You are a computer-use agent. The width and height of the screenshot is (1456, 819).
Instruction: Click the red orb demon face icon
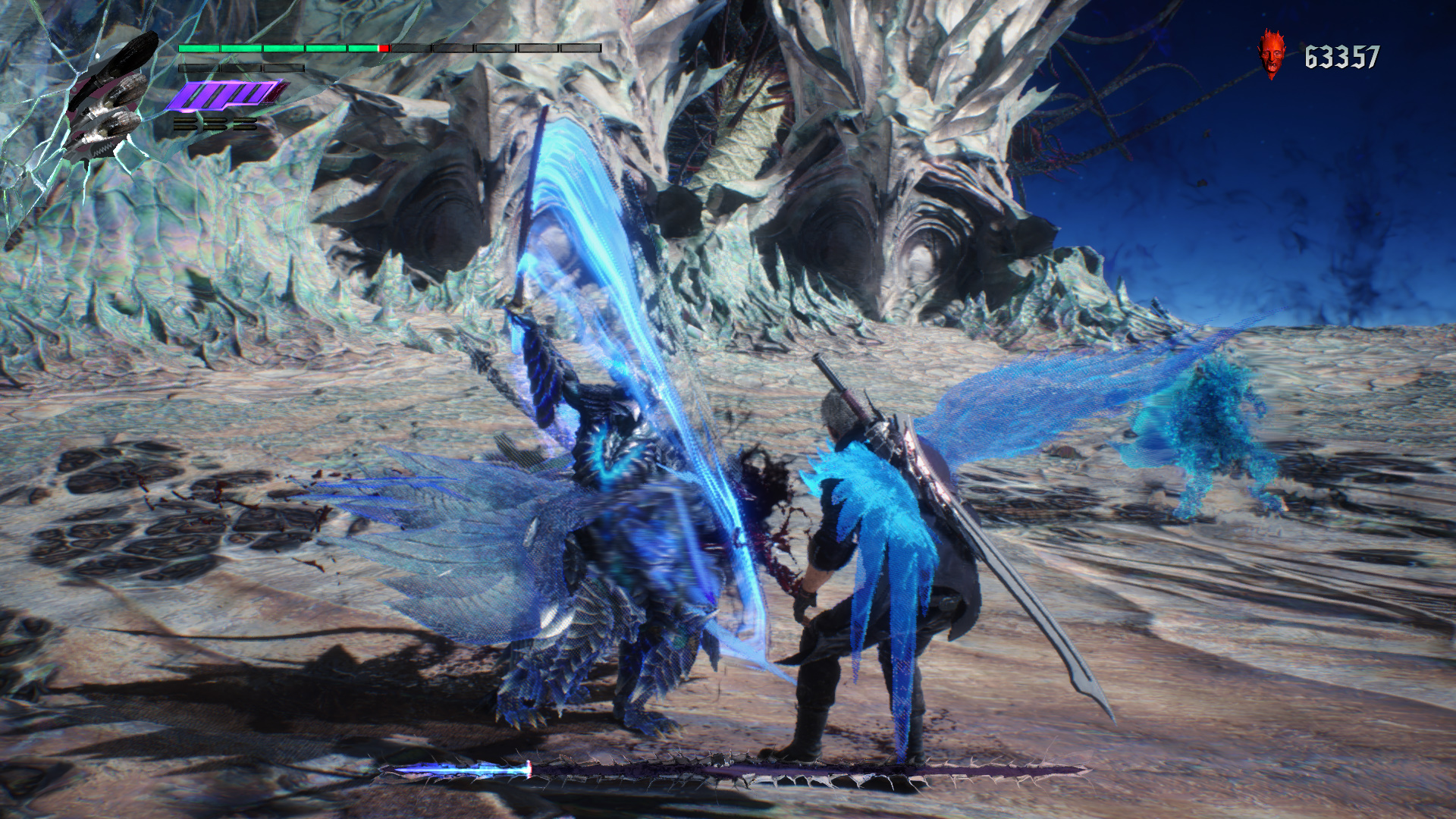tap(1272, 54)
